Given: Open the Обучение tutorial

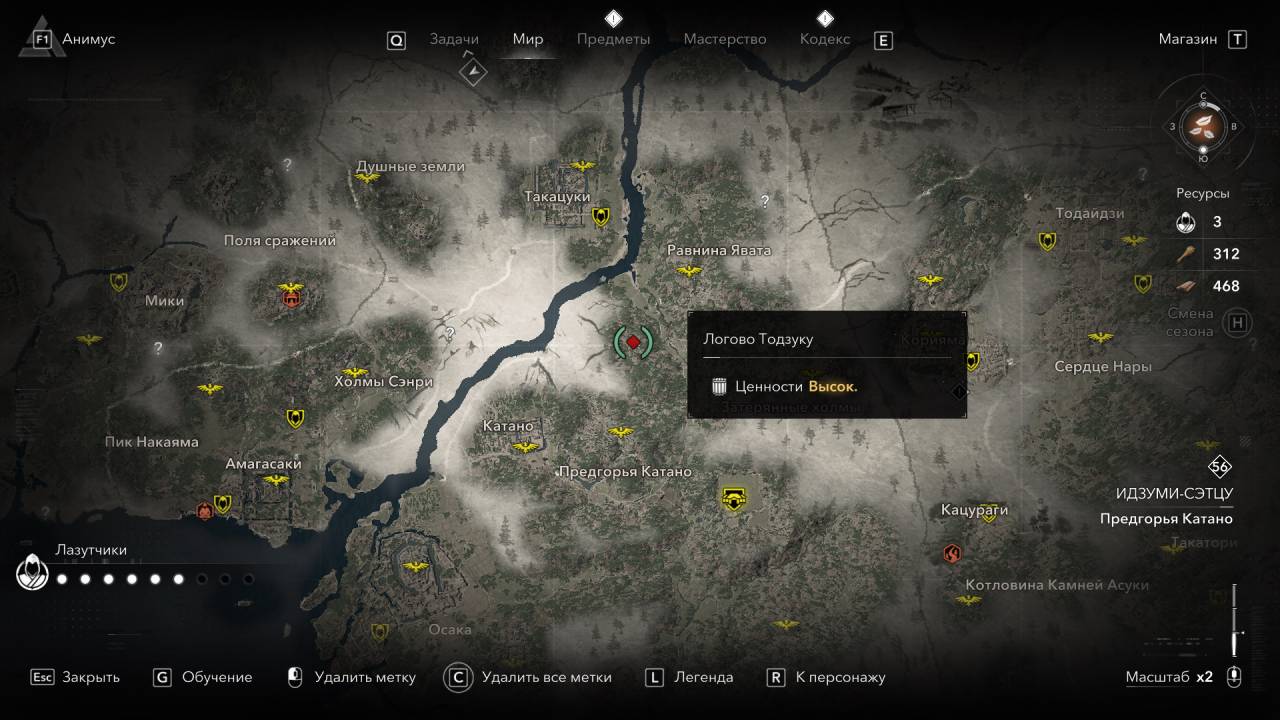Looking at the screenshot, I should pos(217,677).
